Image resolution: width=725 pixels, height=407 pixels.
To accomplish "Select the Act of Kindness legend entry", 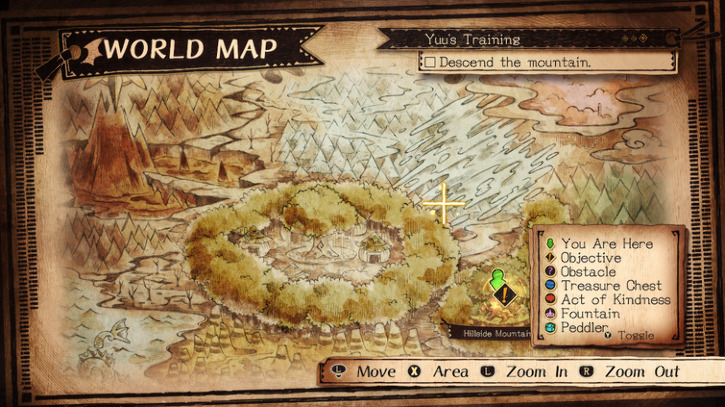I will pos(615,300).
